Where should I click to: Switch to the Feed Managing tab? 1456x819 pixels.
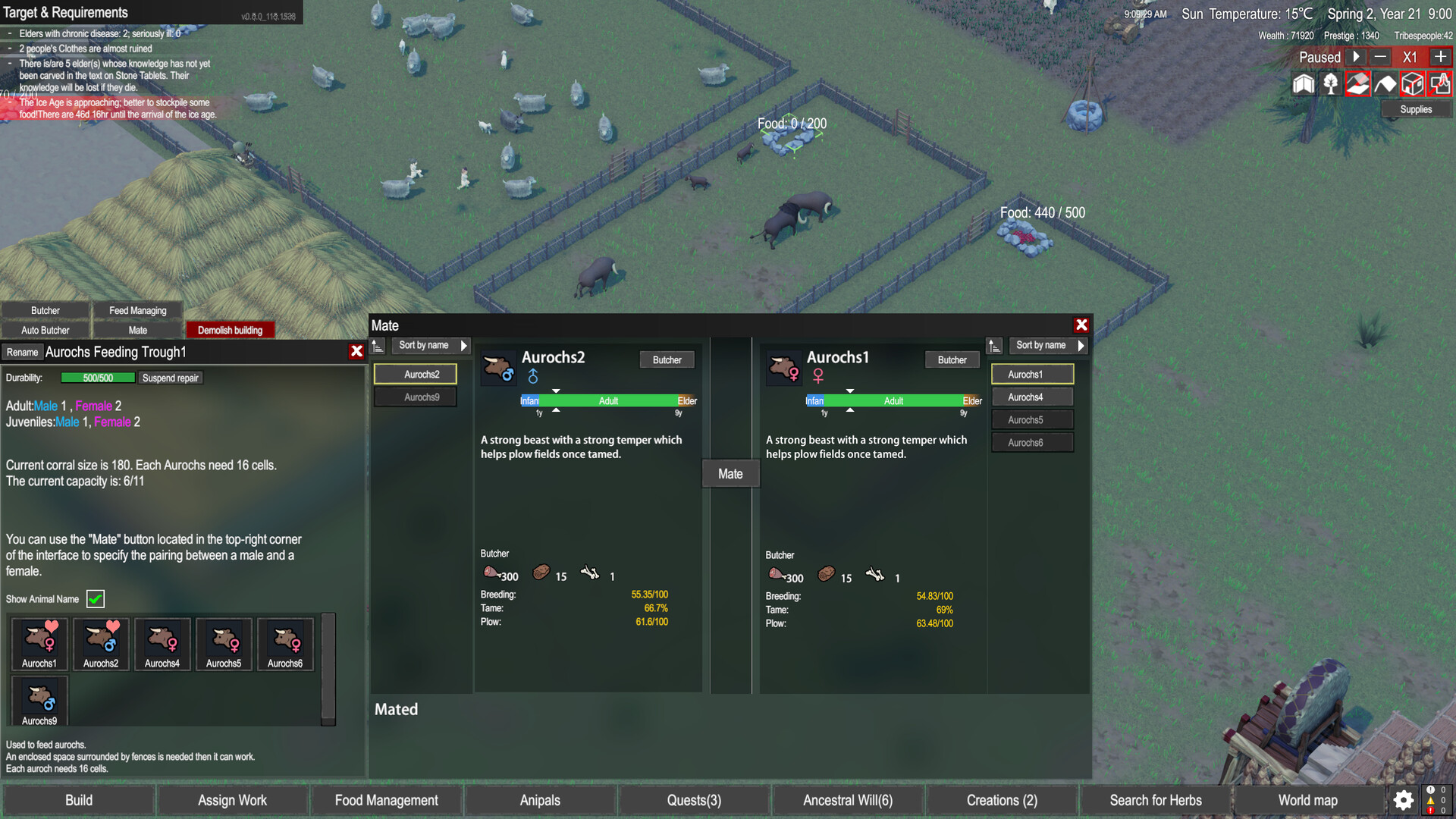tap(138, 310)
